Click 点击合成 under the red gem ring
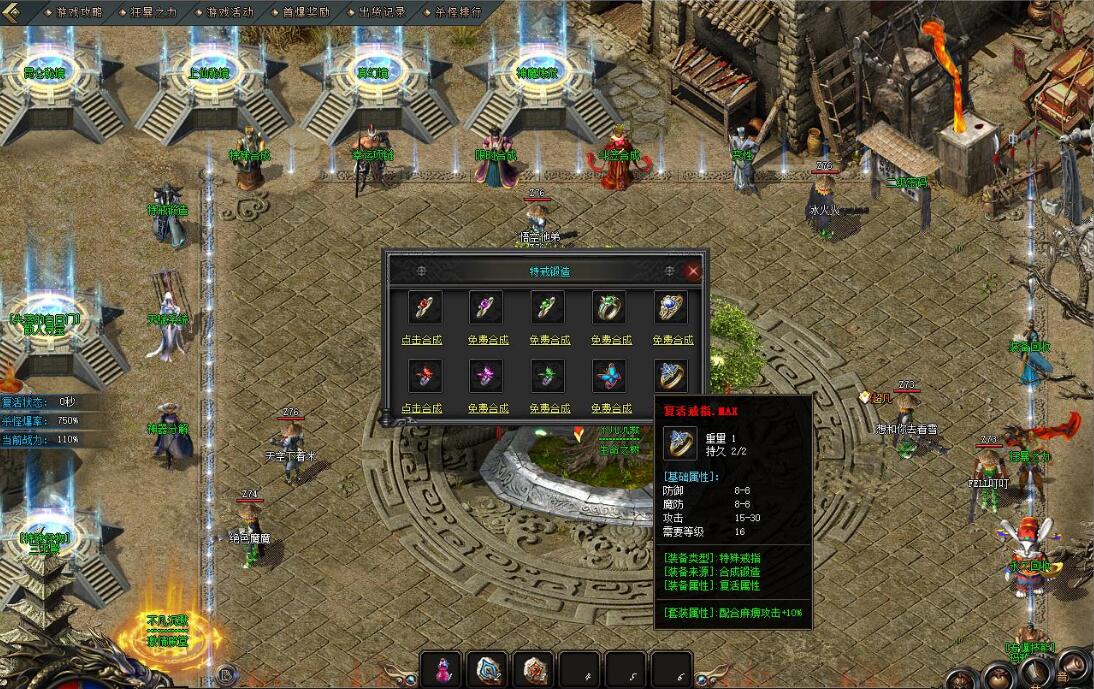Screen dimensions: 1094x689 421,340
